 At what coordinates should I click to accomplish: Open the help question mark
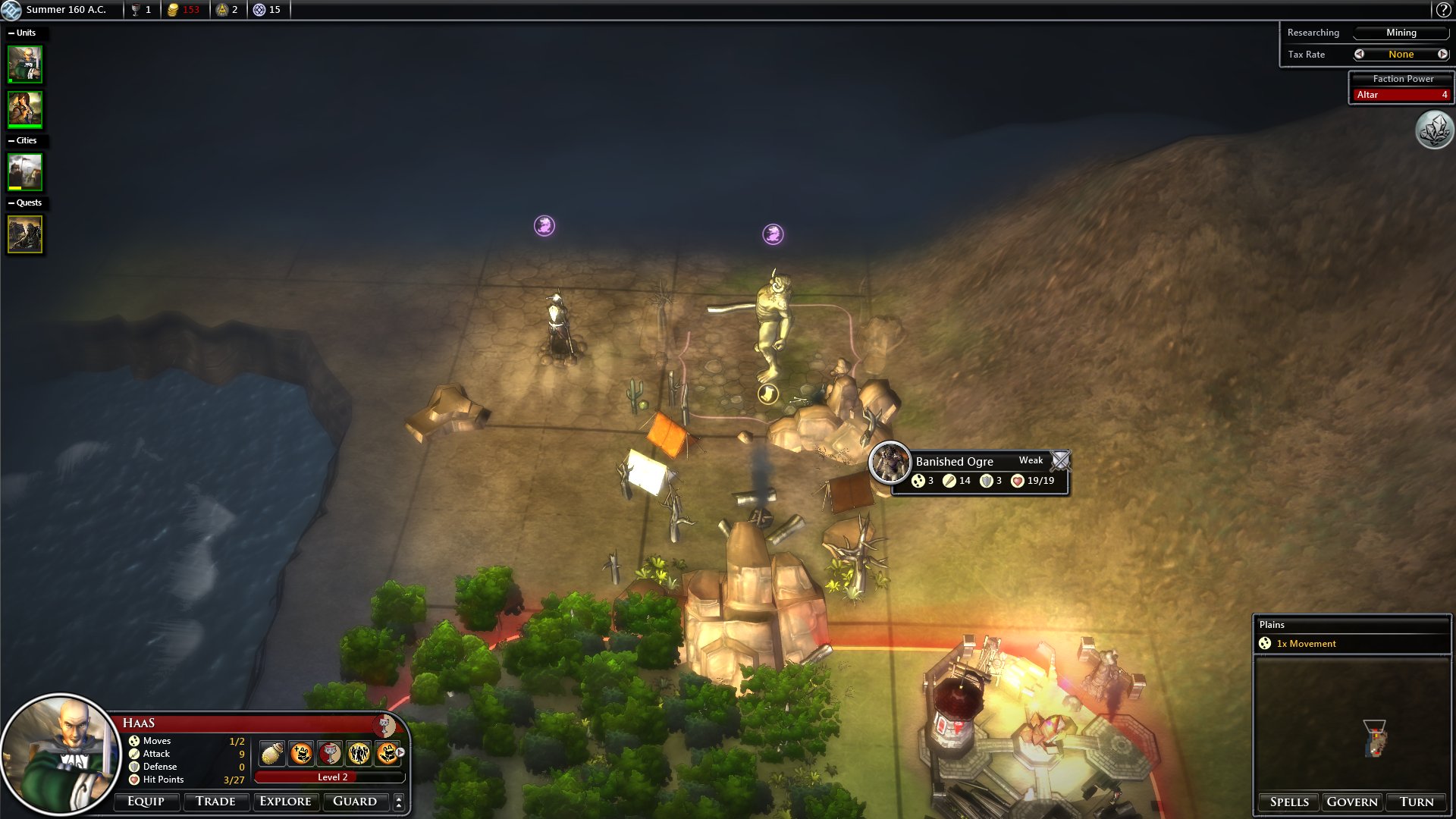click(x=1443, y=10)
